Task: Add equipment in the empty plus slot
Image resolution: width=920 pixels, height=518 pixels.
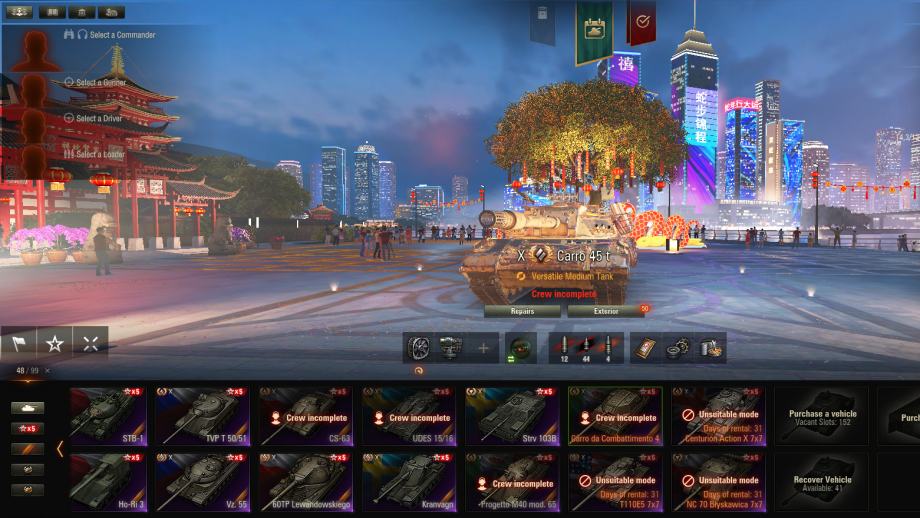Action: pyautogui.click(x=484, y=348)
